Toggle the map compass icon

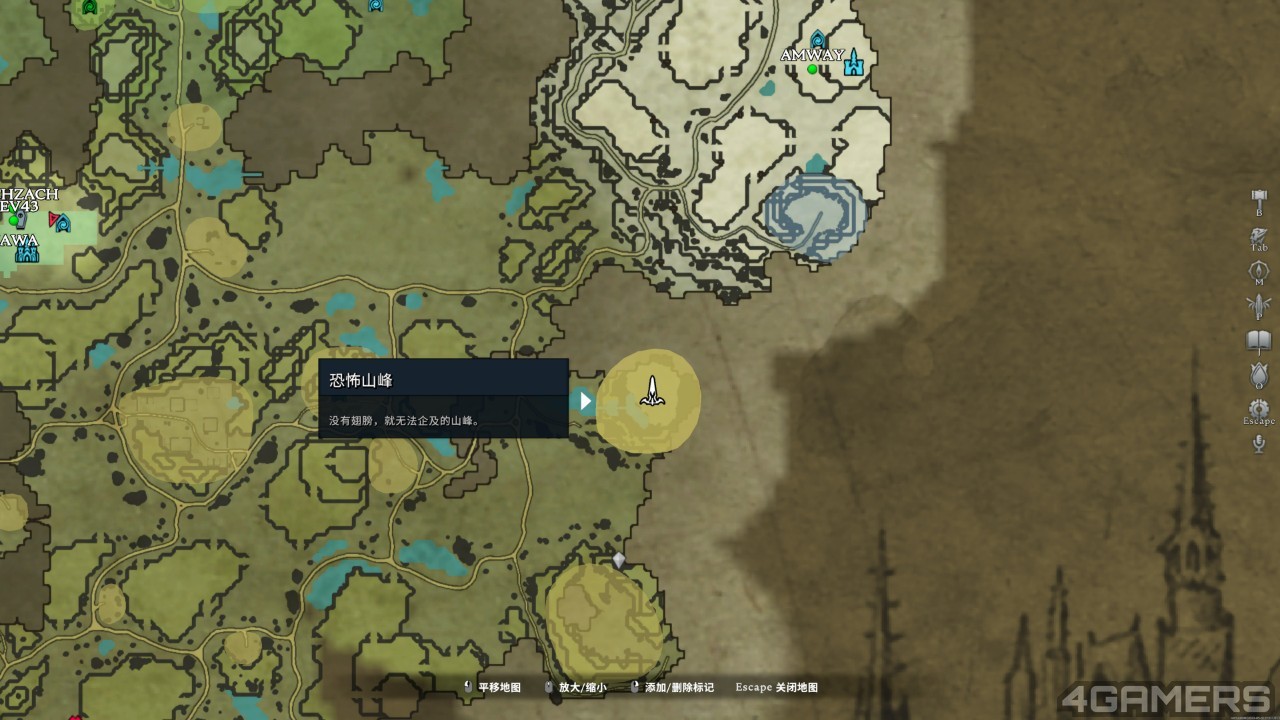point(1259,271)
